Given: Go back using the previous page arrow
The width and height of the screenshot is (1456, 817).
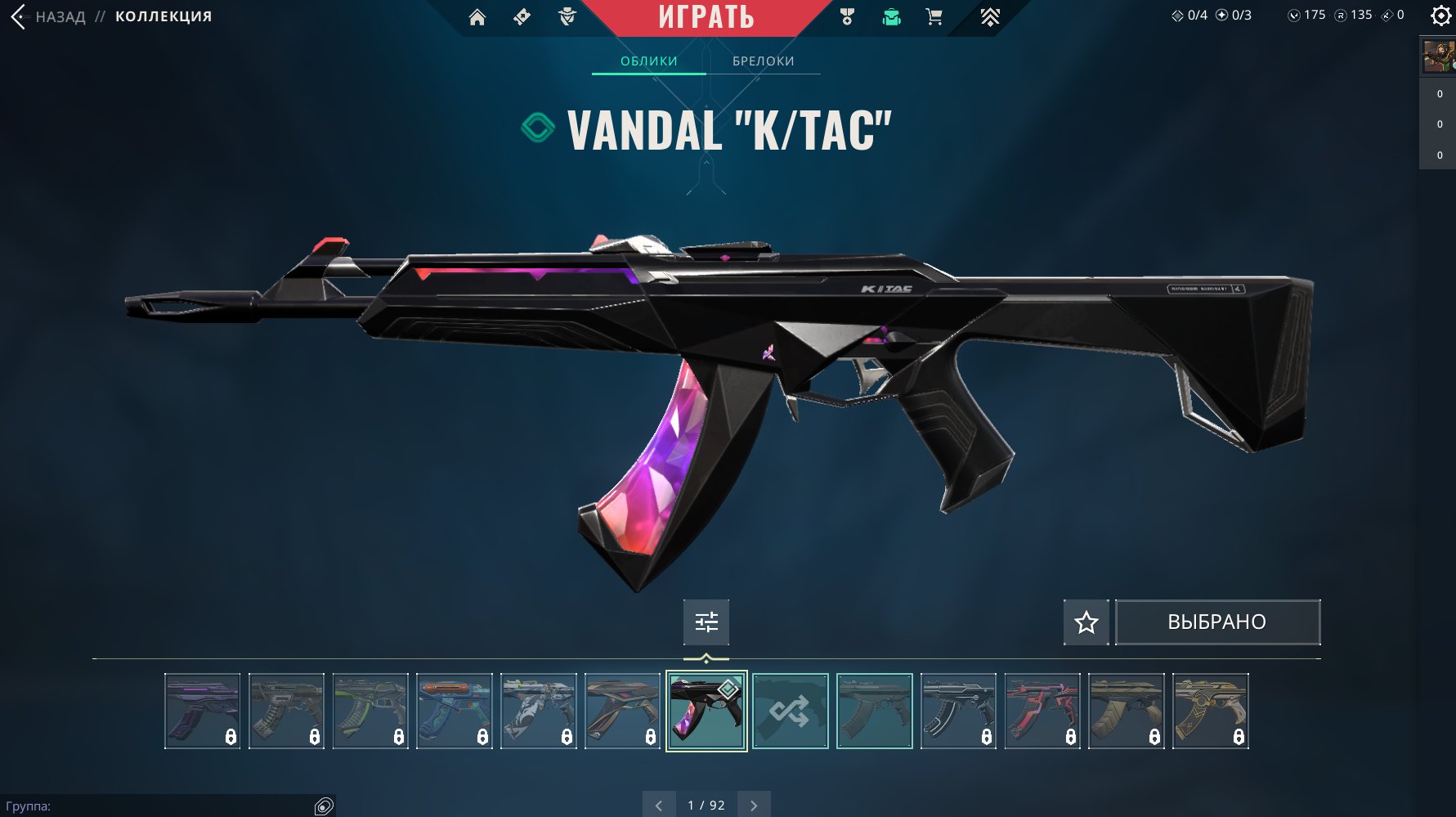Looking at the screenshot, I should (x=659, y=805).
